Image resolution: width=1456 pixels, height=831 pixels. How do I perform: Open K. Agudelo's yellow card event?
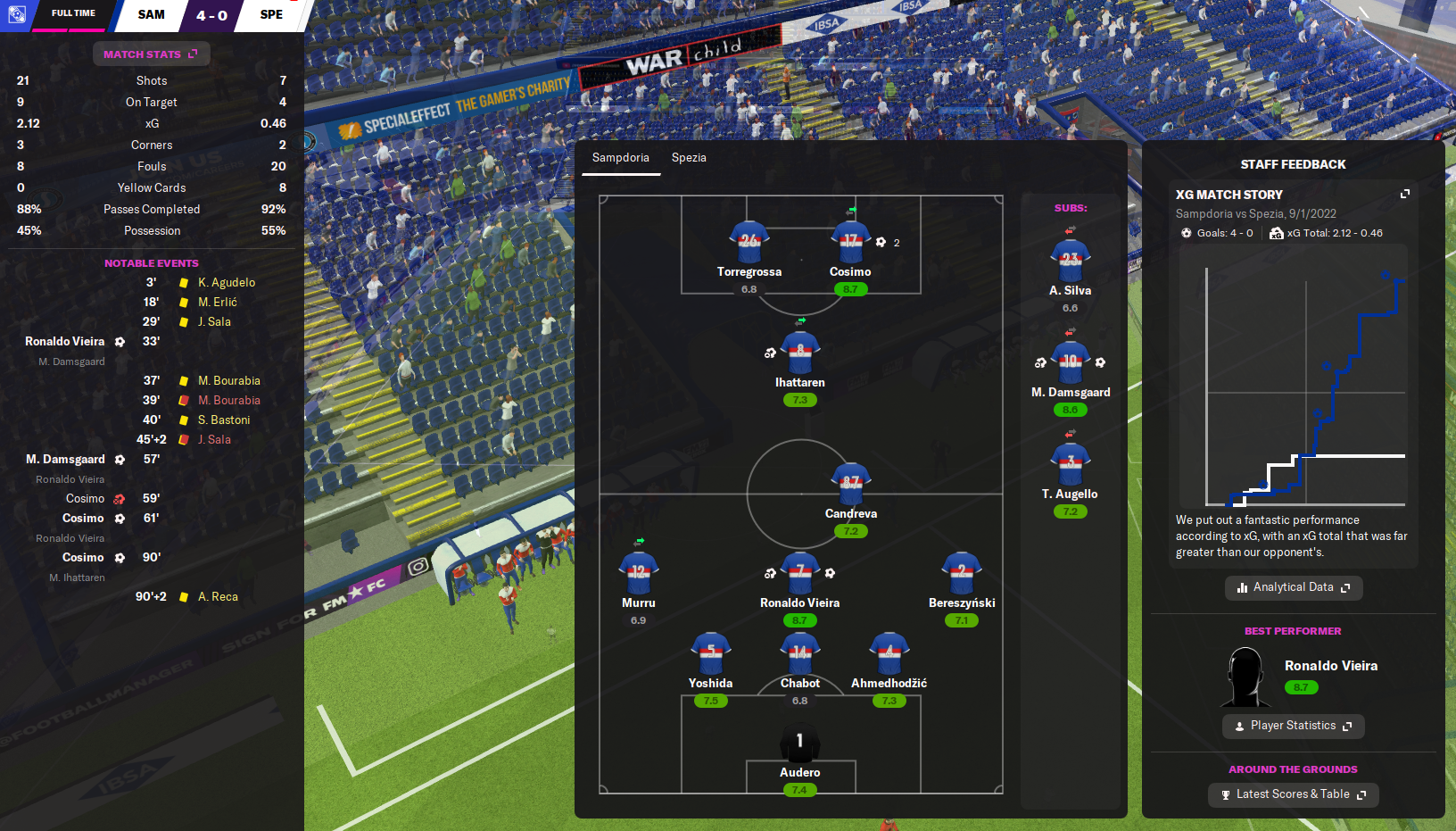226,283
